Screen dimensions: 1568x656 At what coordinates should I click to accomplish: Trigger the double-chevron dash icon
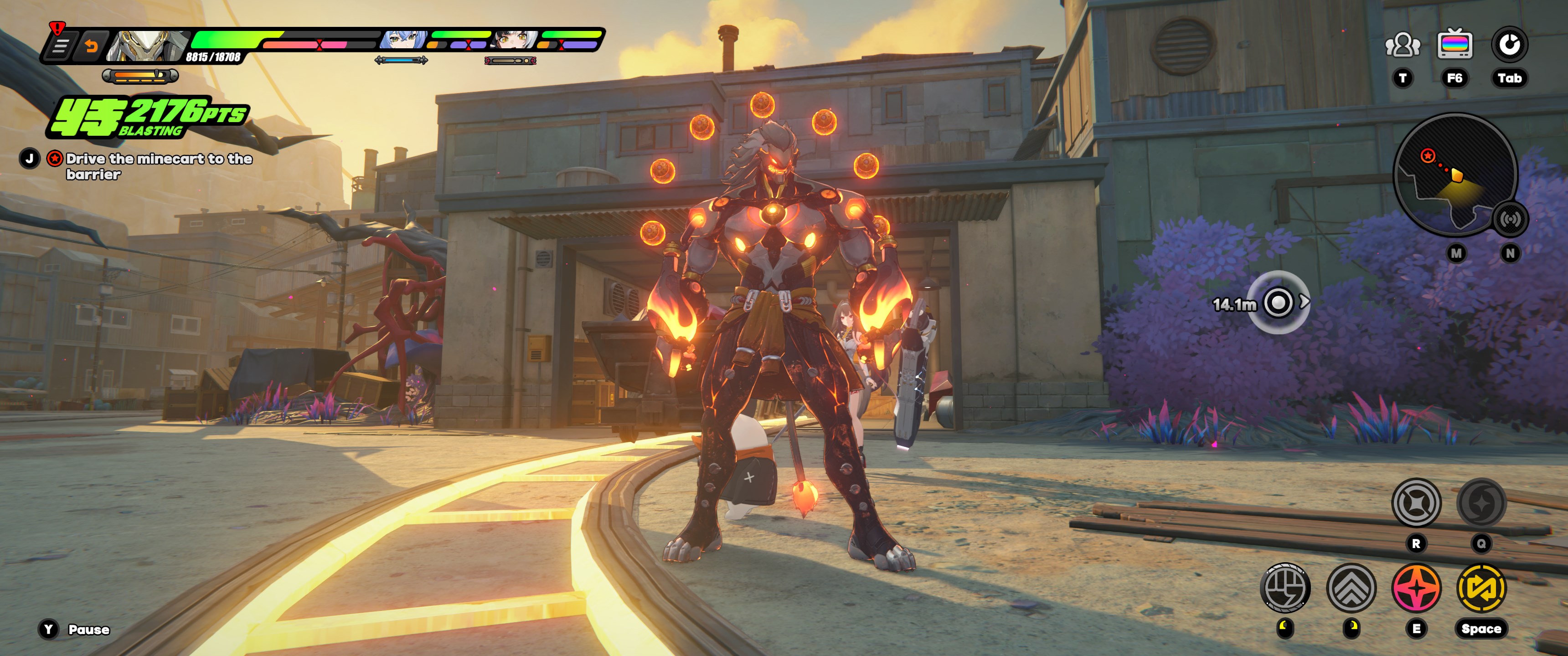click(1351, 588)
